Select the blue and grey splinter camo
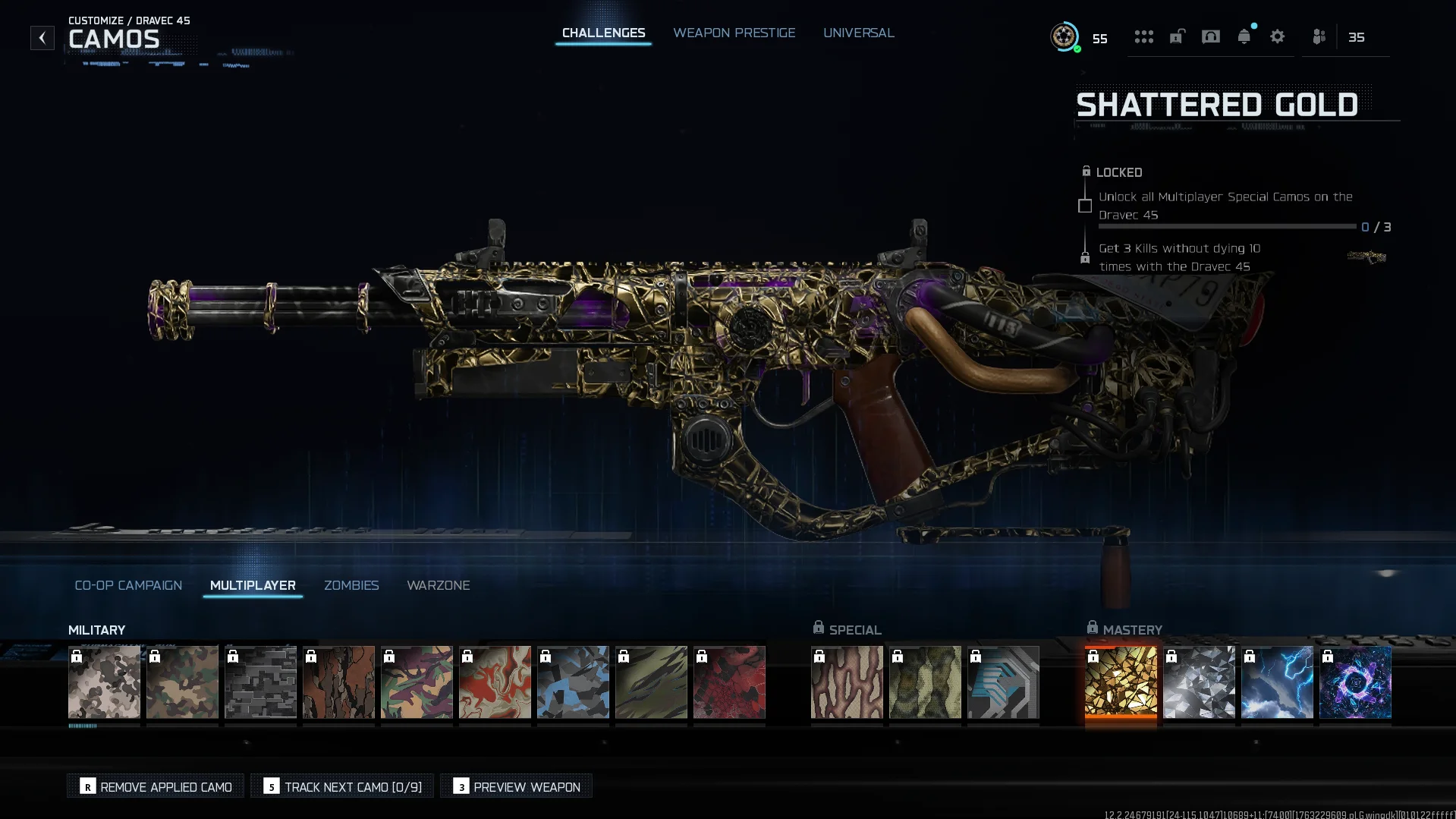The image size is (1456, 819). (x=573, y=682)
